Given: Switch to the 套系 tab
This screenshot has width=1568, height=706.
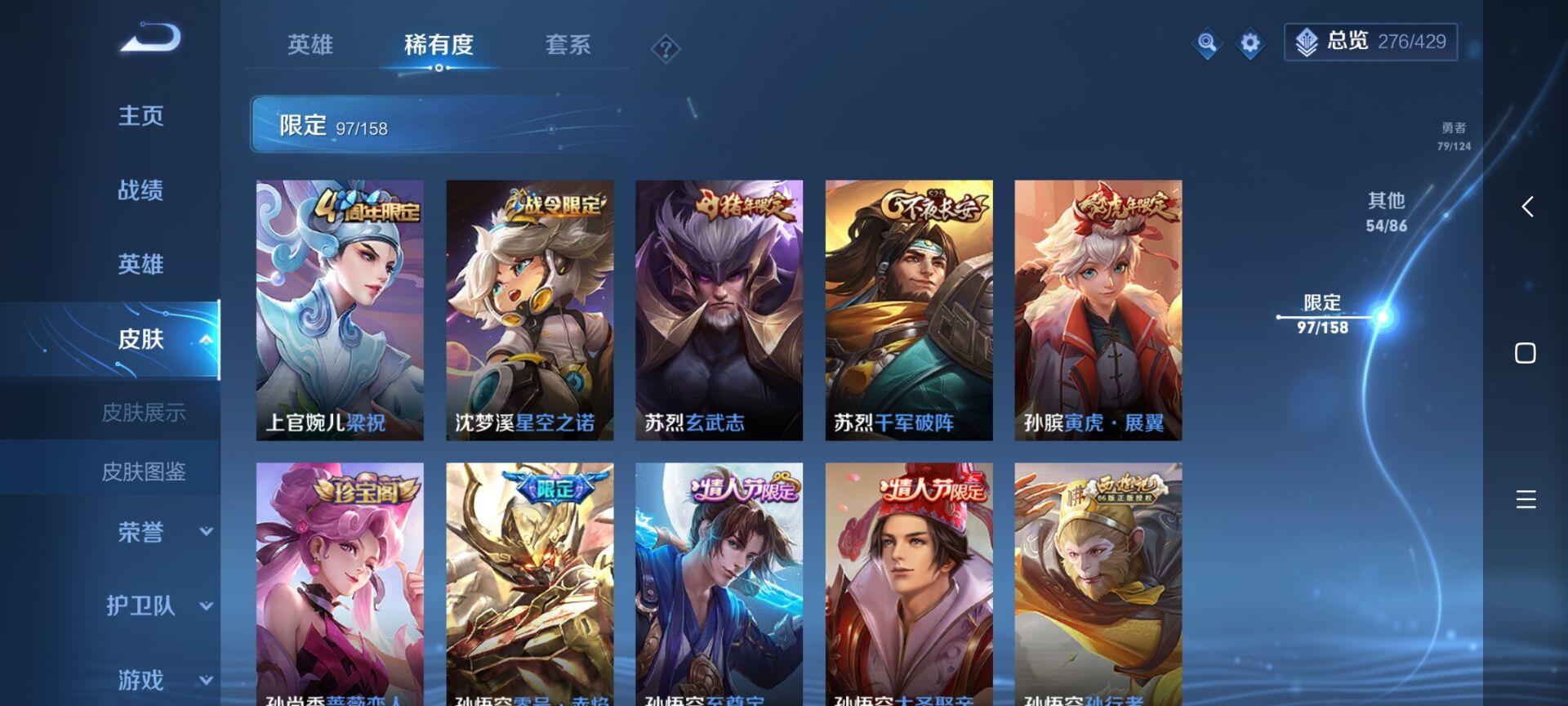Looking at the screenshot, I should pyautogui.click(x=568, y=47).
